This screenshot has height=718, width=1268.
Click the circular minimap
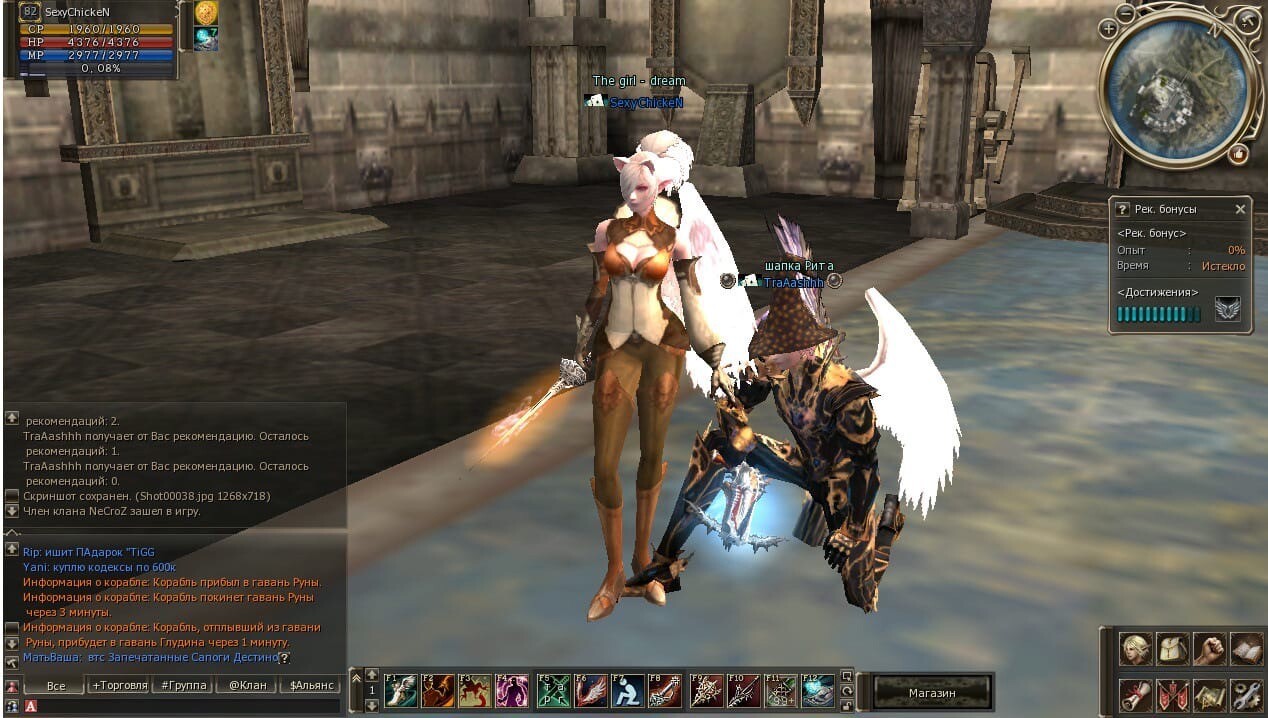[1177, 90]
